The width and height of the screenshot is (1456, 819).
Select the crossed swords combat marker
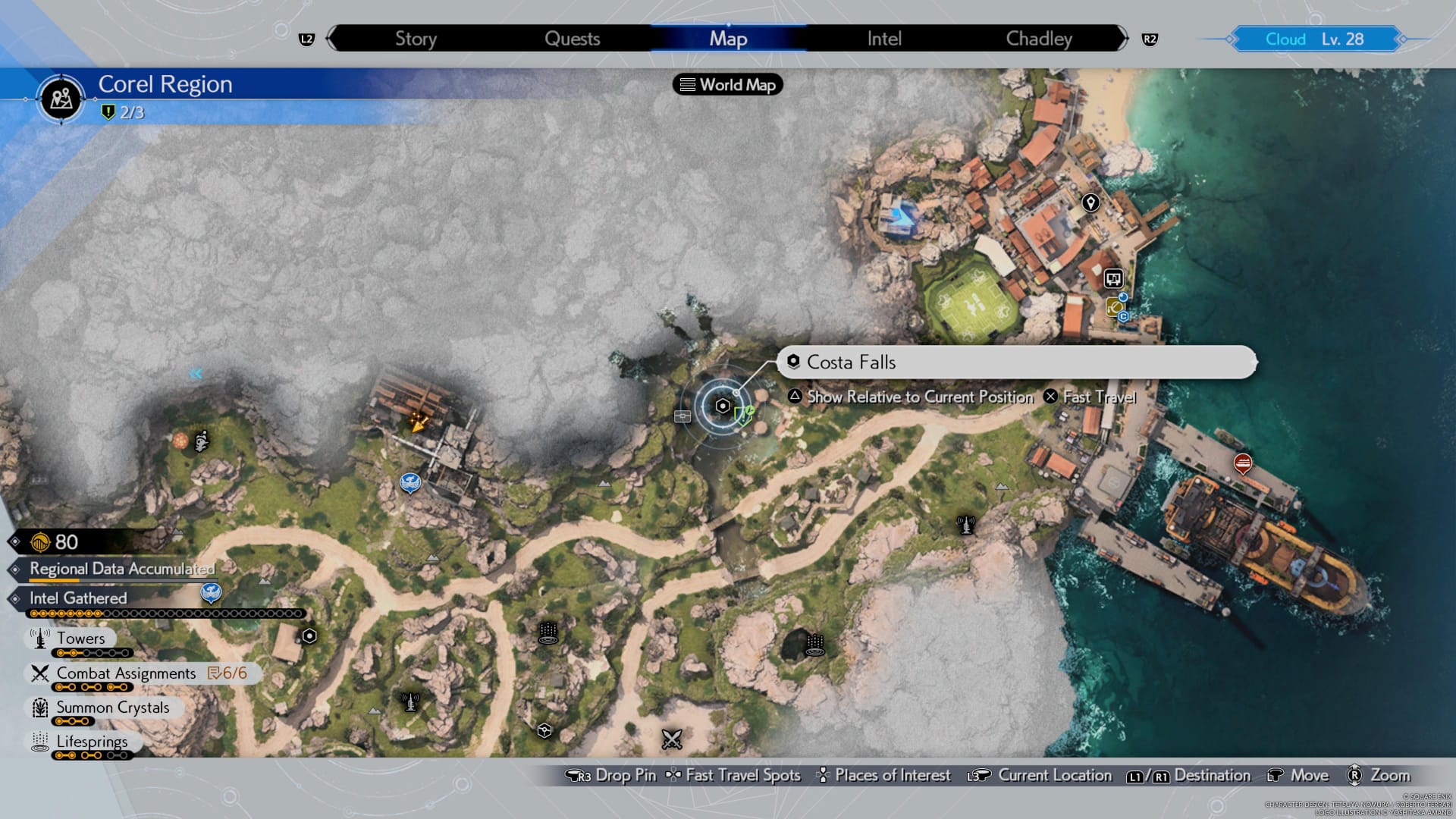(x=672, y=739)
